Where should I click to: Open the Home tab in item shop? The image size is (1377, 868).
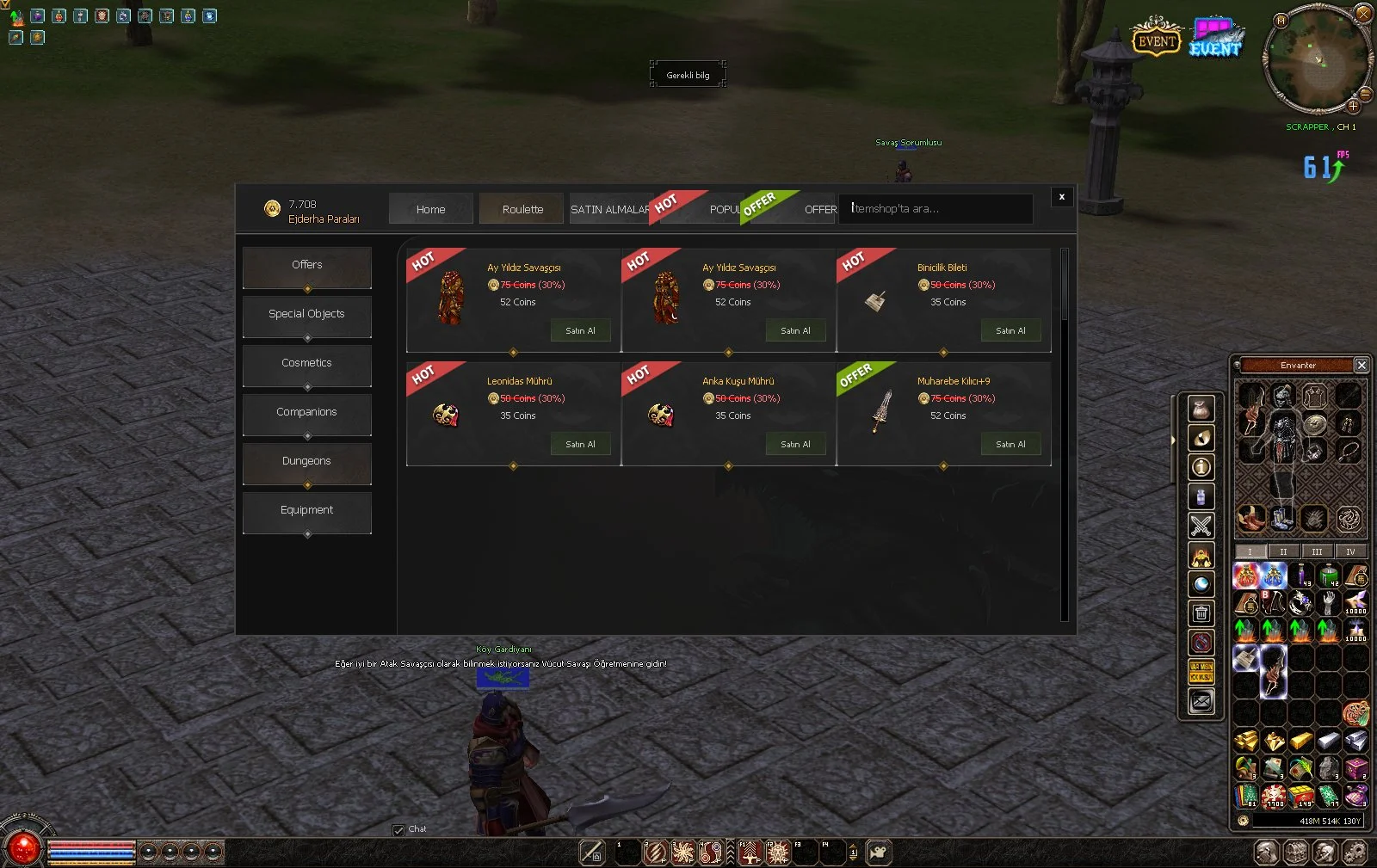click(x=430, y=209)
